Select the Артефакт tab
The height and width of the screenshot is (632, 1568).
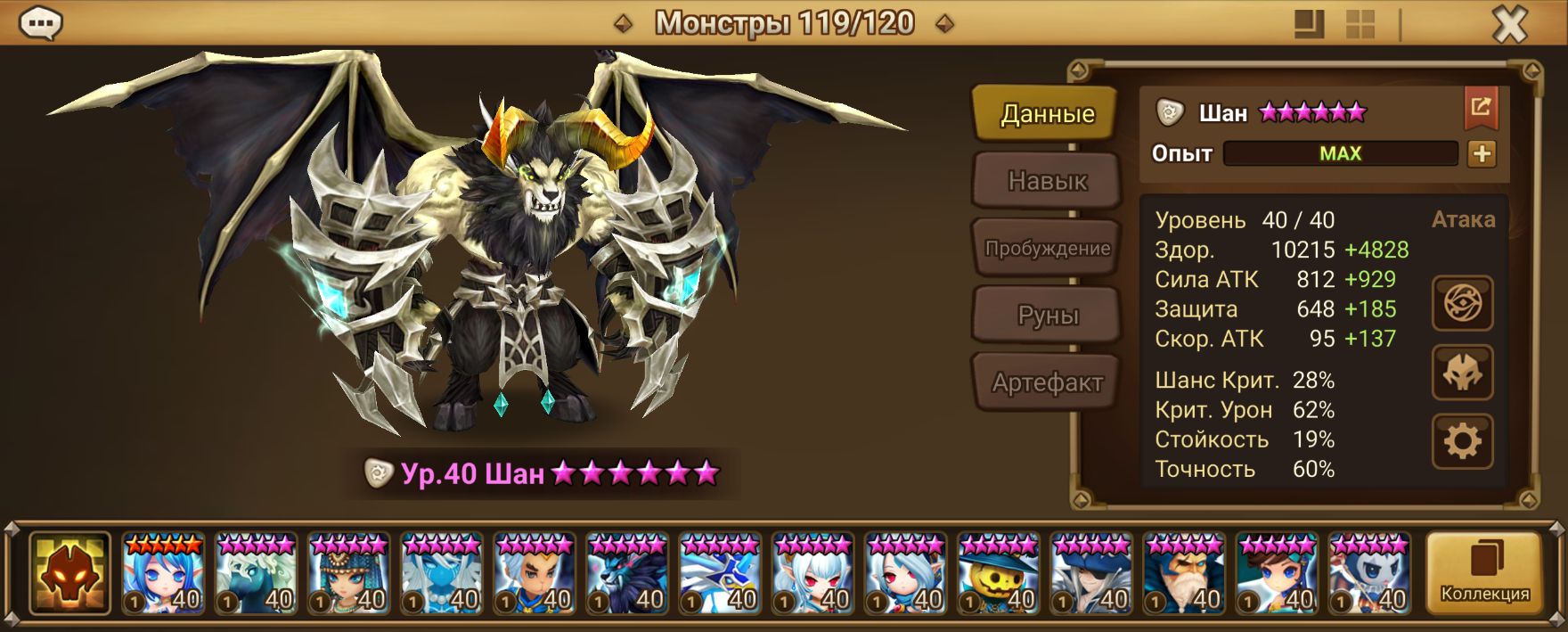point(1047,383)
